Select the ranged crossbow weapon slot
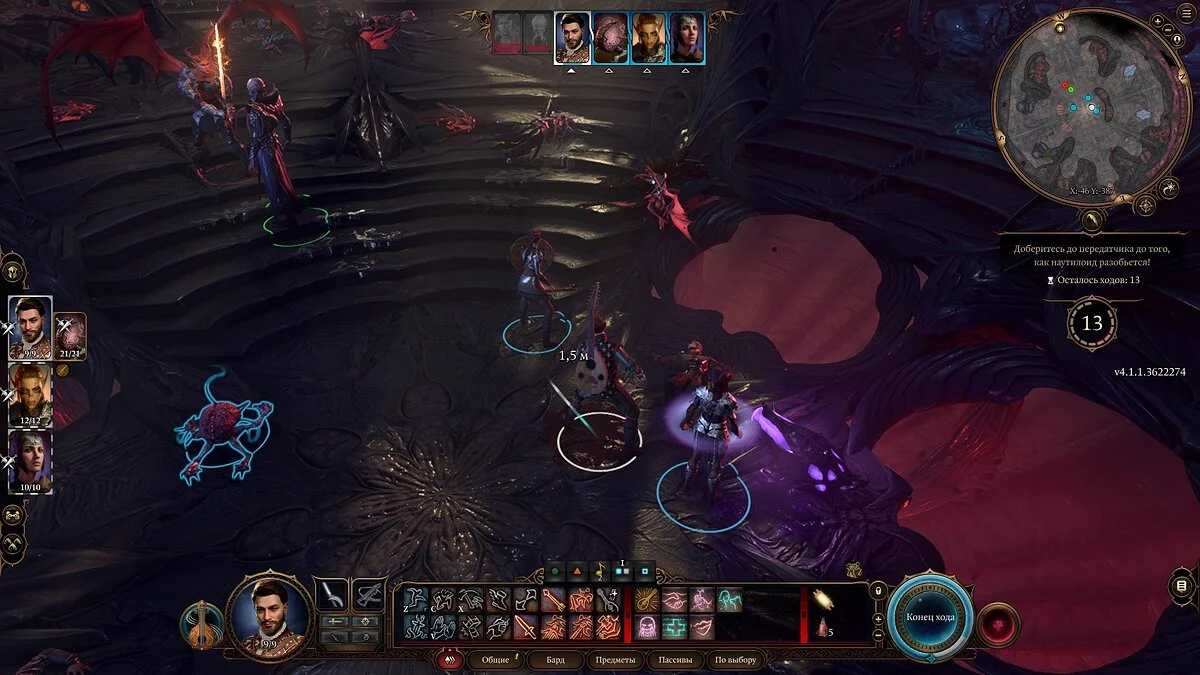1200x675 pixels. coord(370,595)
